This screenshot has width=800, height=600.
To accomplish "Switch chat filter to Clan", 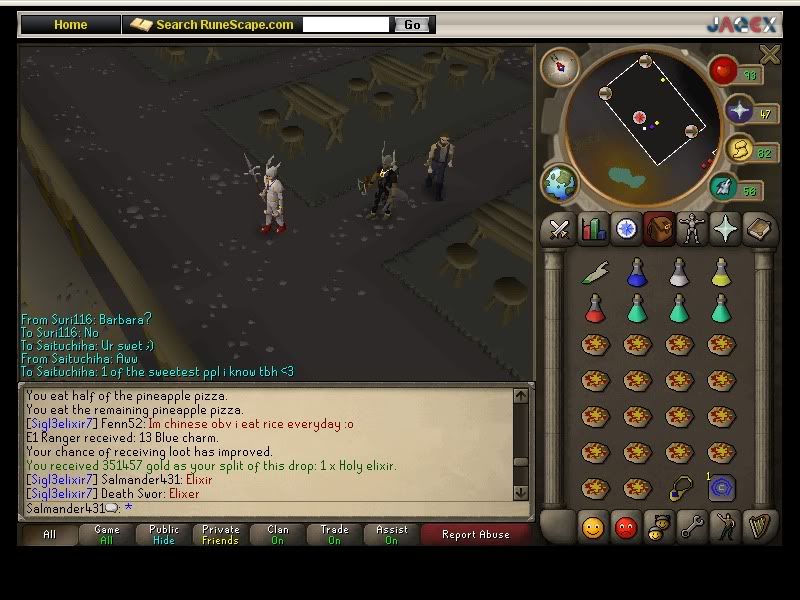I will tap(278, 535).
